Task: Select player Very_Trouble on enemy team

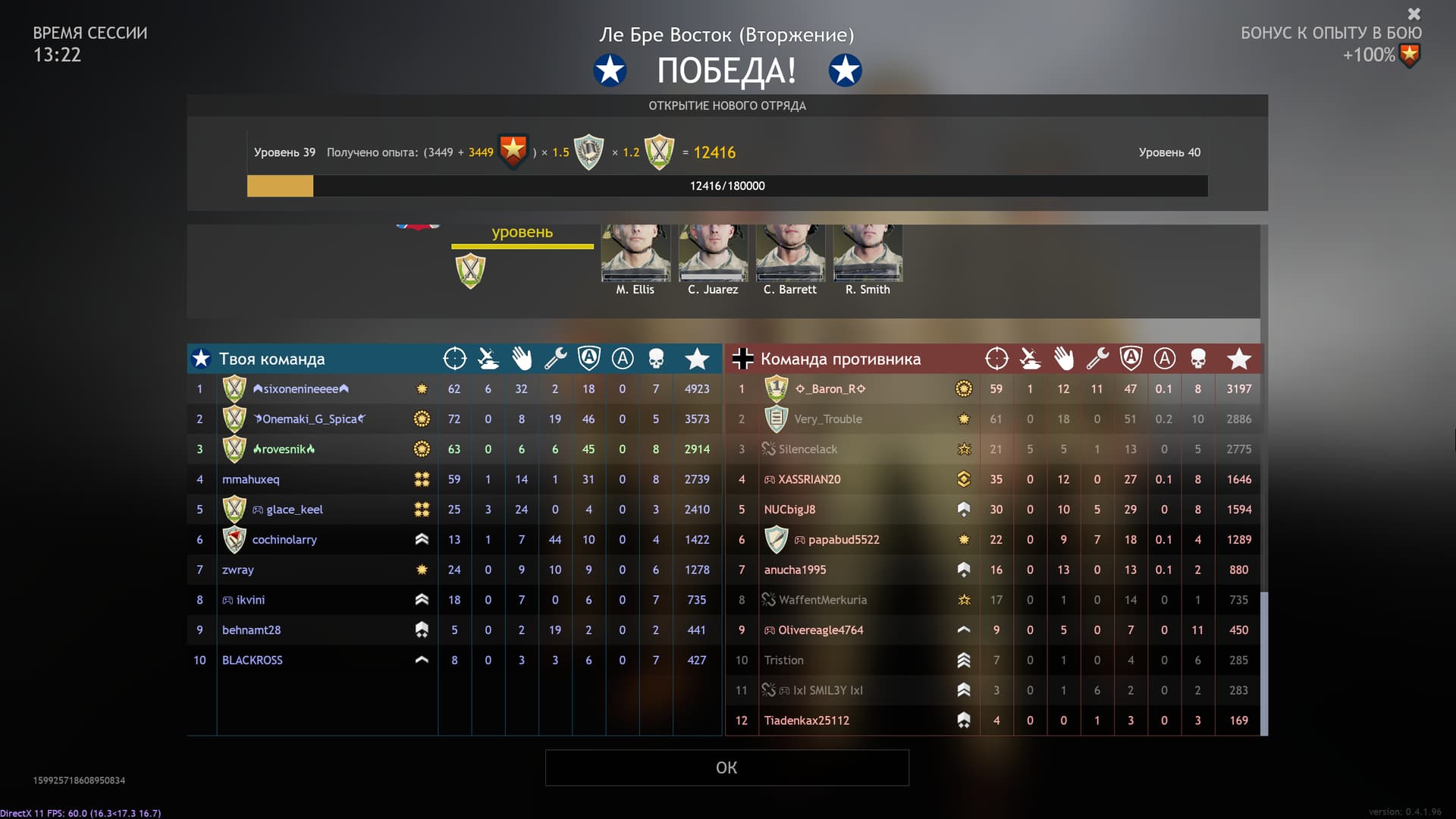Action: (x=827, y=419)
